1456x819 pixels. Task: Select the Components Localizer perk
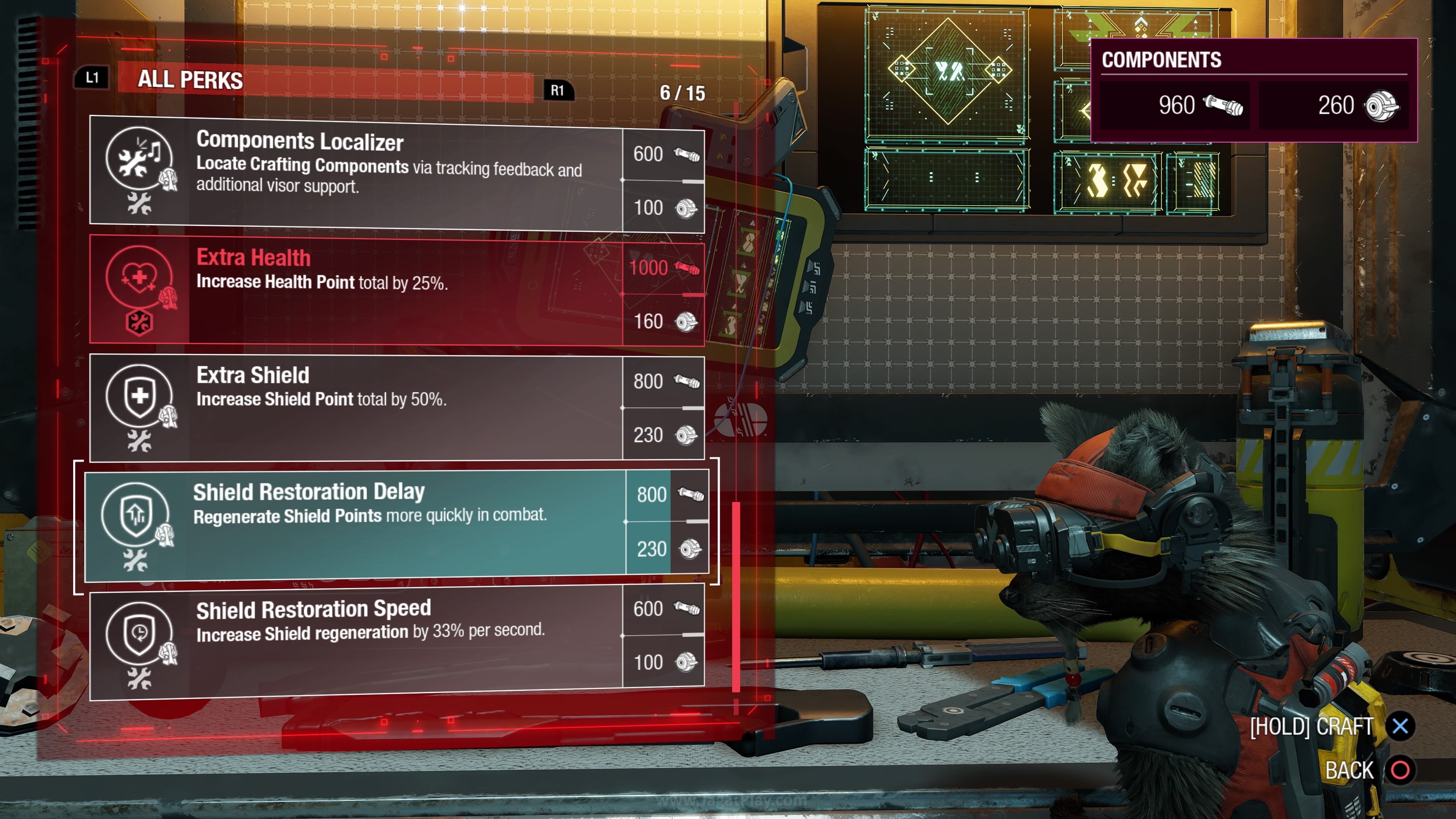(x=395, y=173)
